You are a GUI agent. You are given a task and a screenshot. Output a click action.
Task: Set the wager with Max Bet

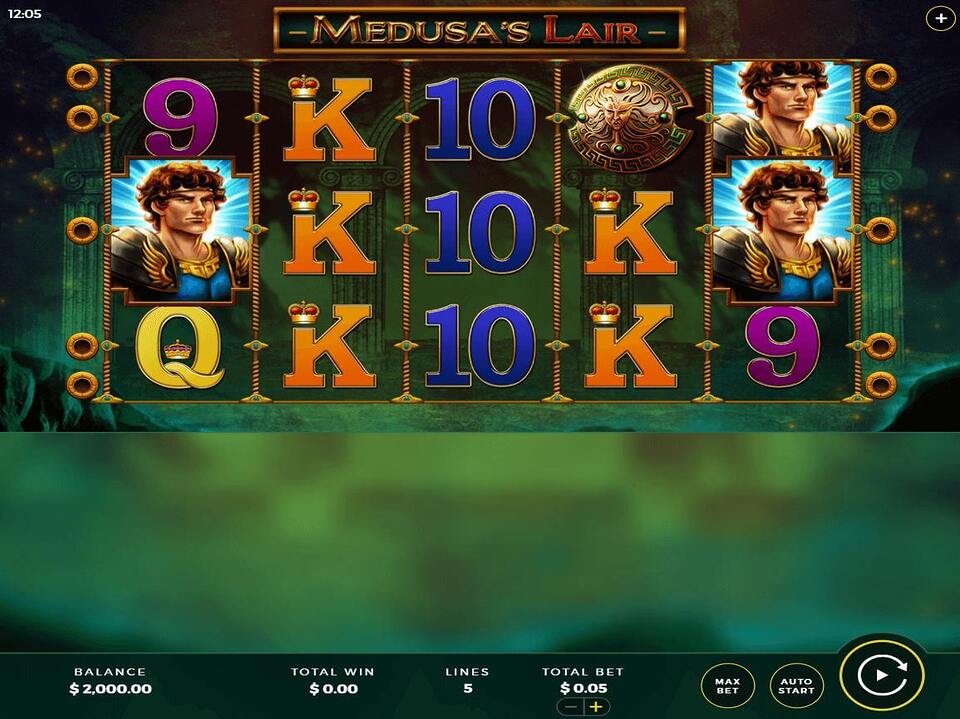tap(727, 685)
